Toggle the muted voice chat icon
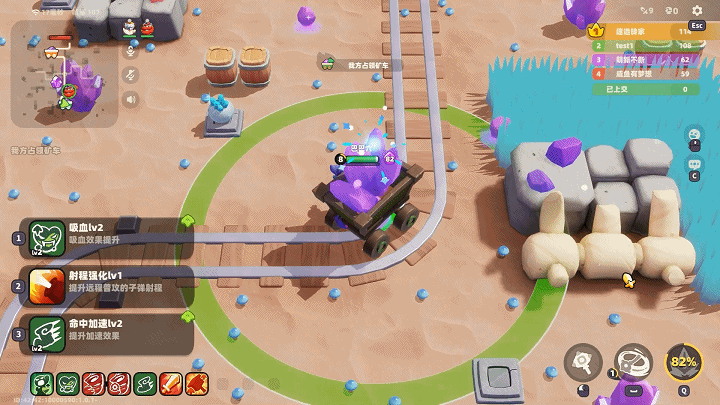The height and width of the screenshot is (405, 720). click(130, 75)
